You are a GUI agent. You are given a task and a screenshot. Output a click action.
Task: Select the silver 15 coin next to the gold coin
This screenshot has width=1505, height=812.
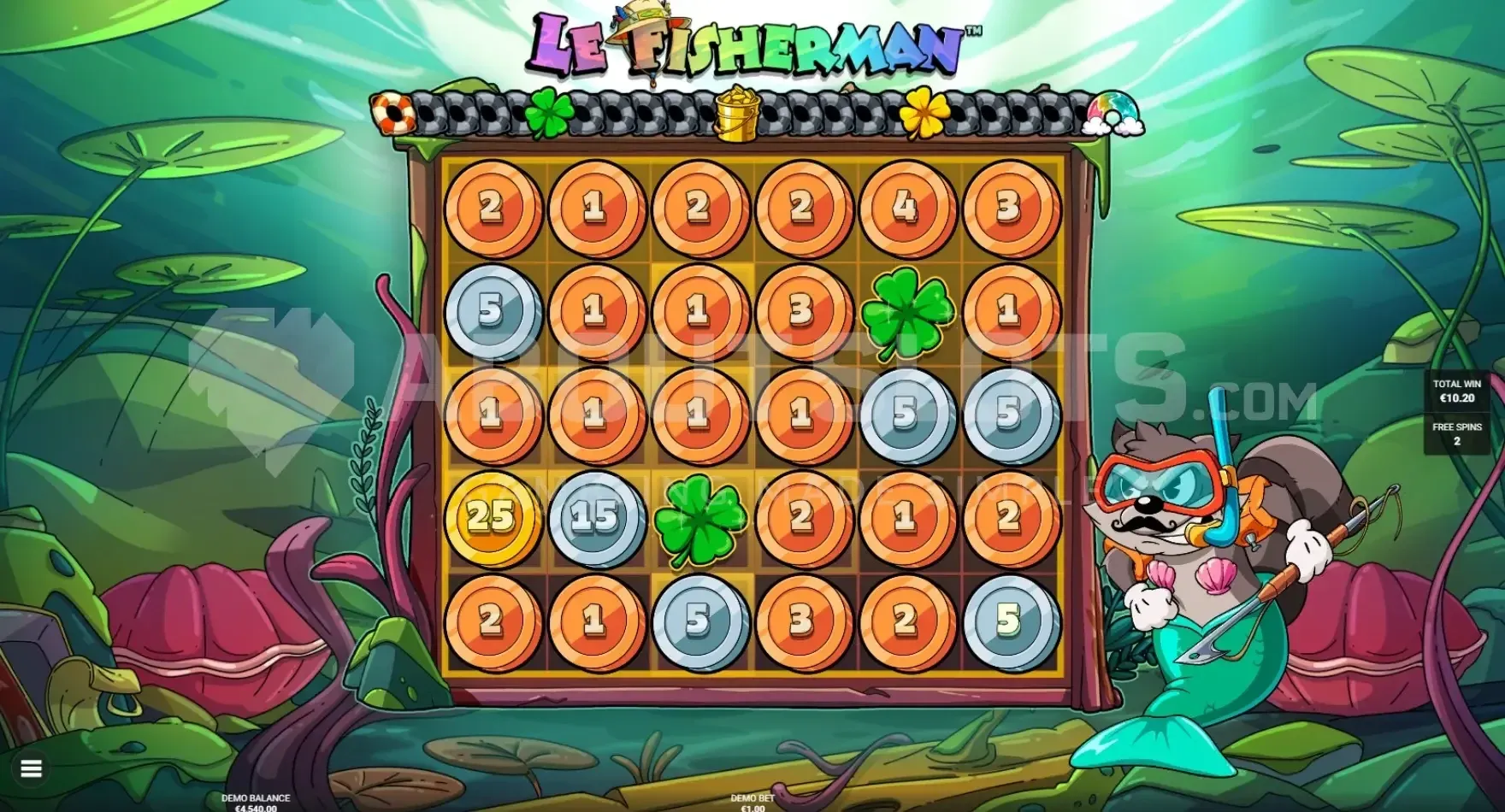point(598,515)
